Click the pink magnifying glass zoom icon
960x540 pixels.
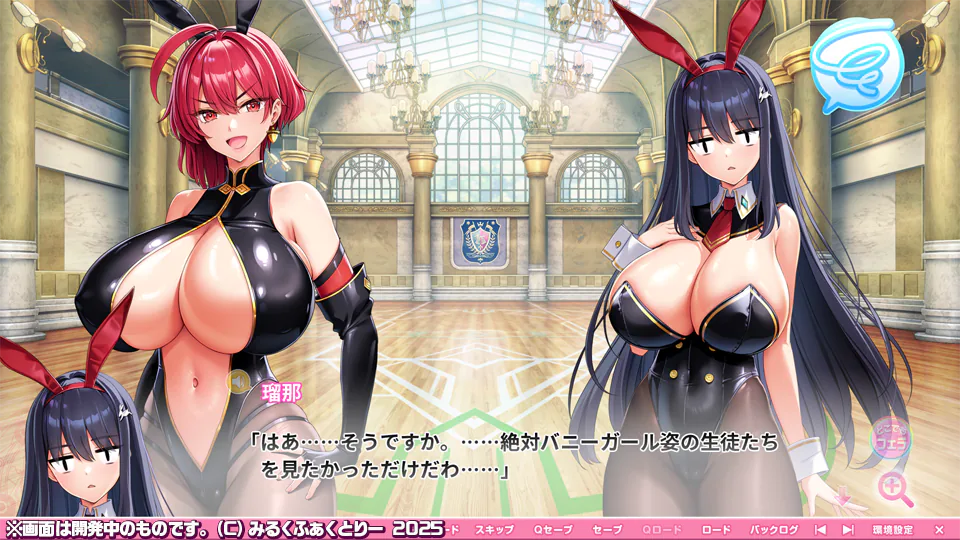[894, 488]
